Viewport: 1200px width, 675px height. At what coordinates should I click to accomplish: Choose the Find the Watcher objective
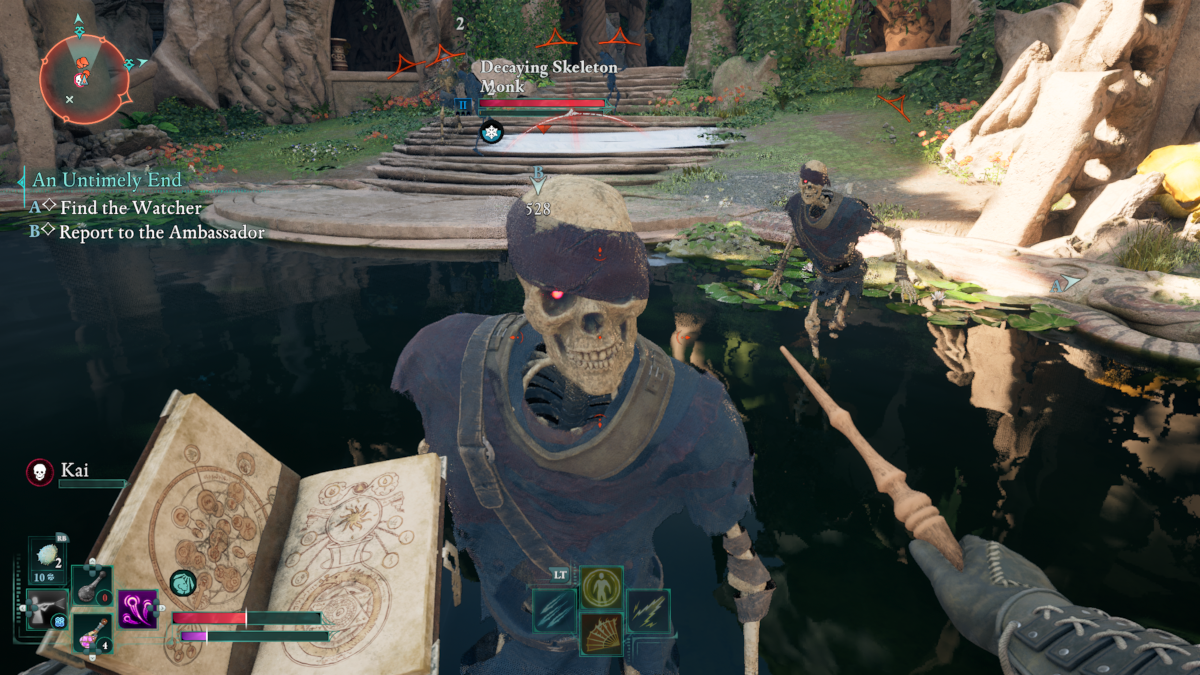pos(131,208)
